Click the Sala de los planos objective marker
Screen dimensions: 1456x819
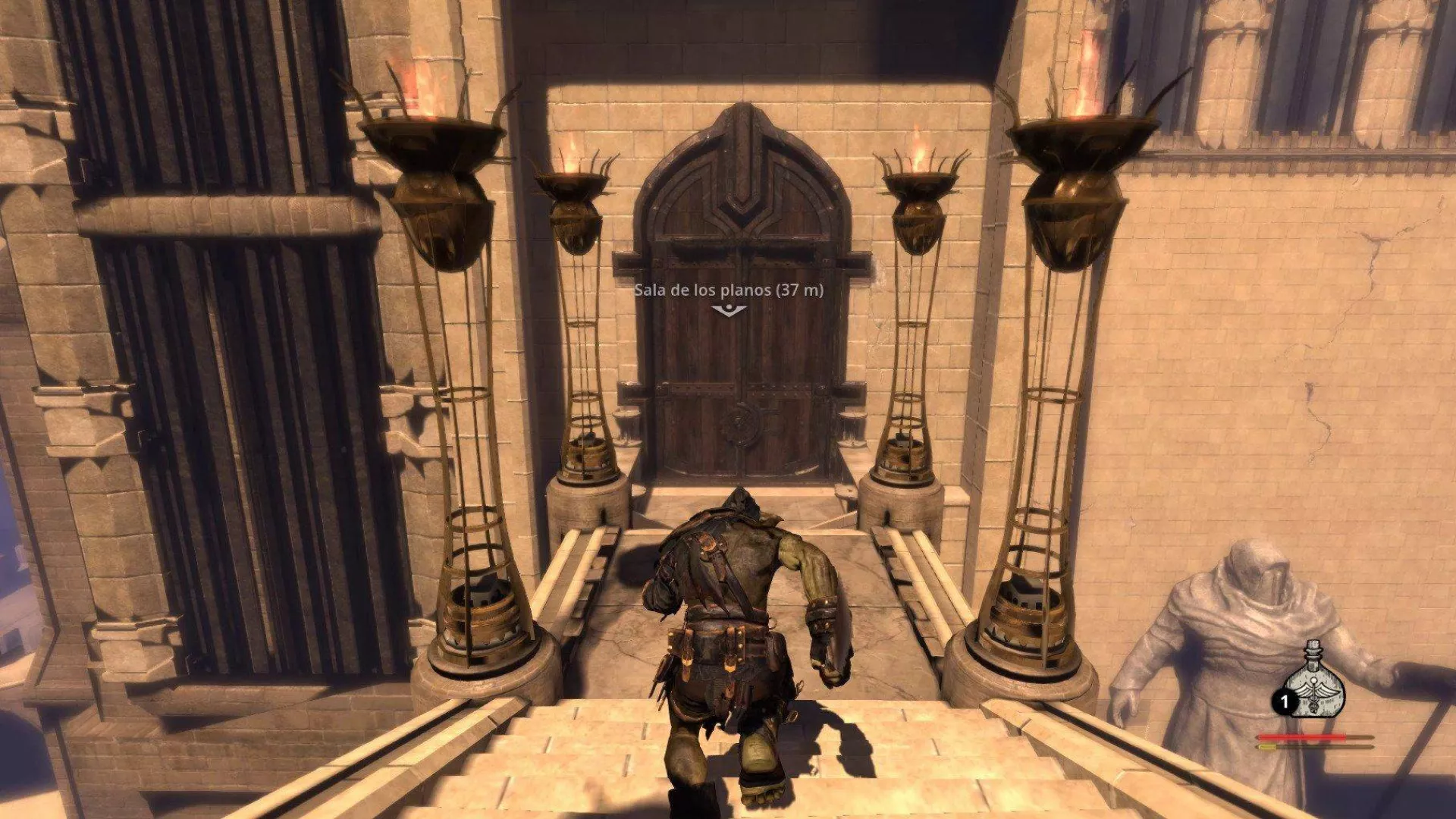coord(729,309)
